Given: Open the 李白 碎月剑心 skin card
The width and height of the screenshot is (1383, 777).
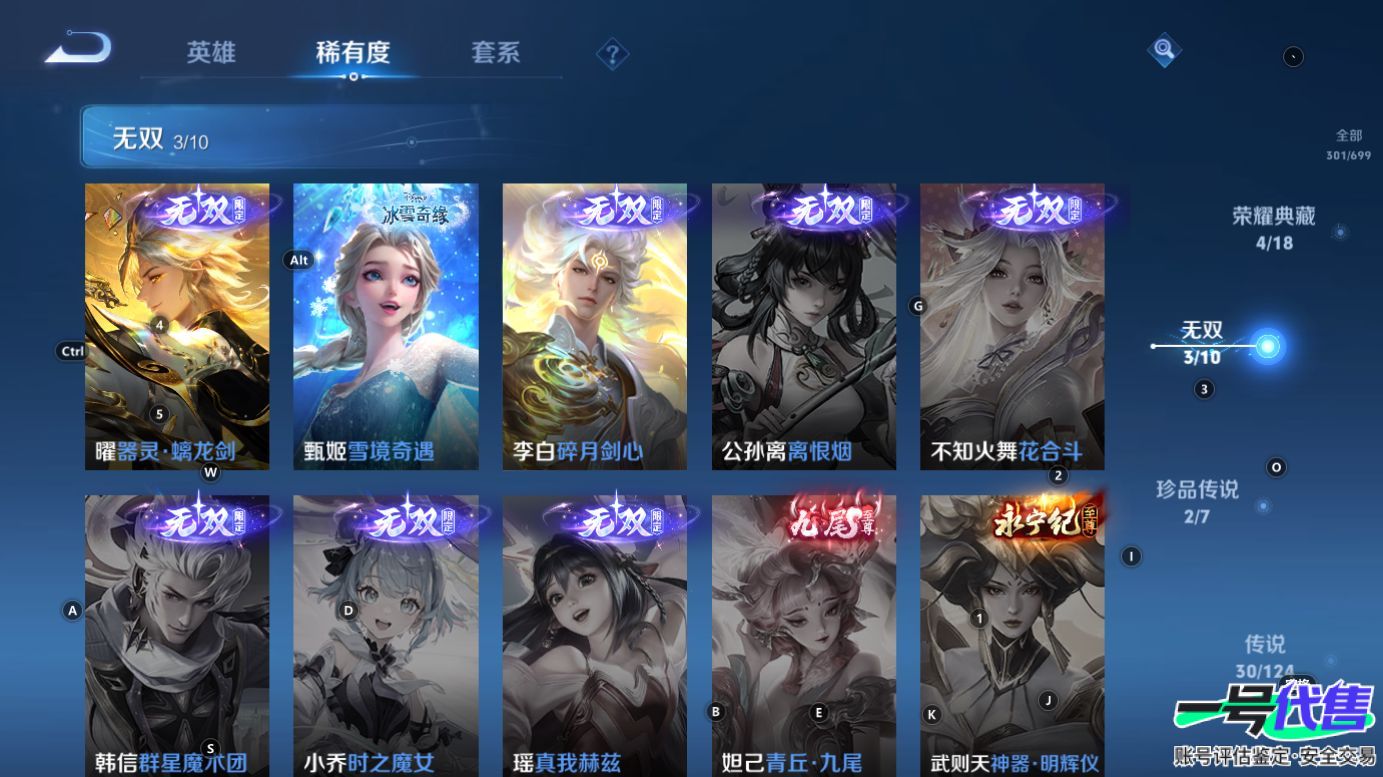Looking at the screenshot, I should pyautogui.click(x=594, y=326).
